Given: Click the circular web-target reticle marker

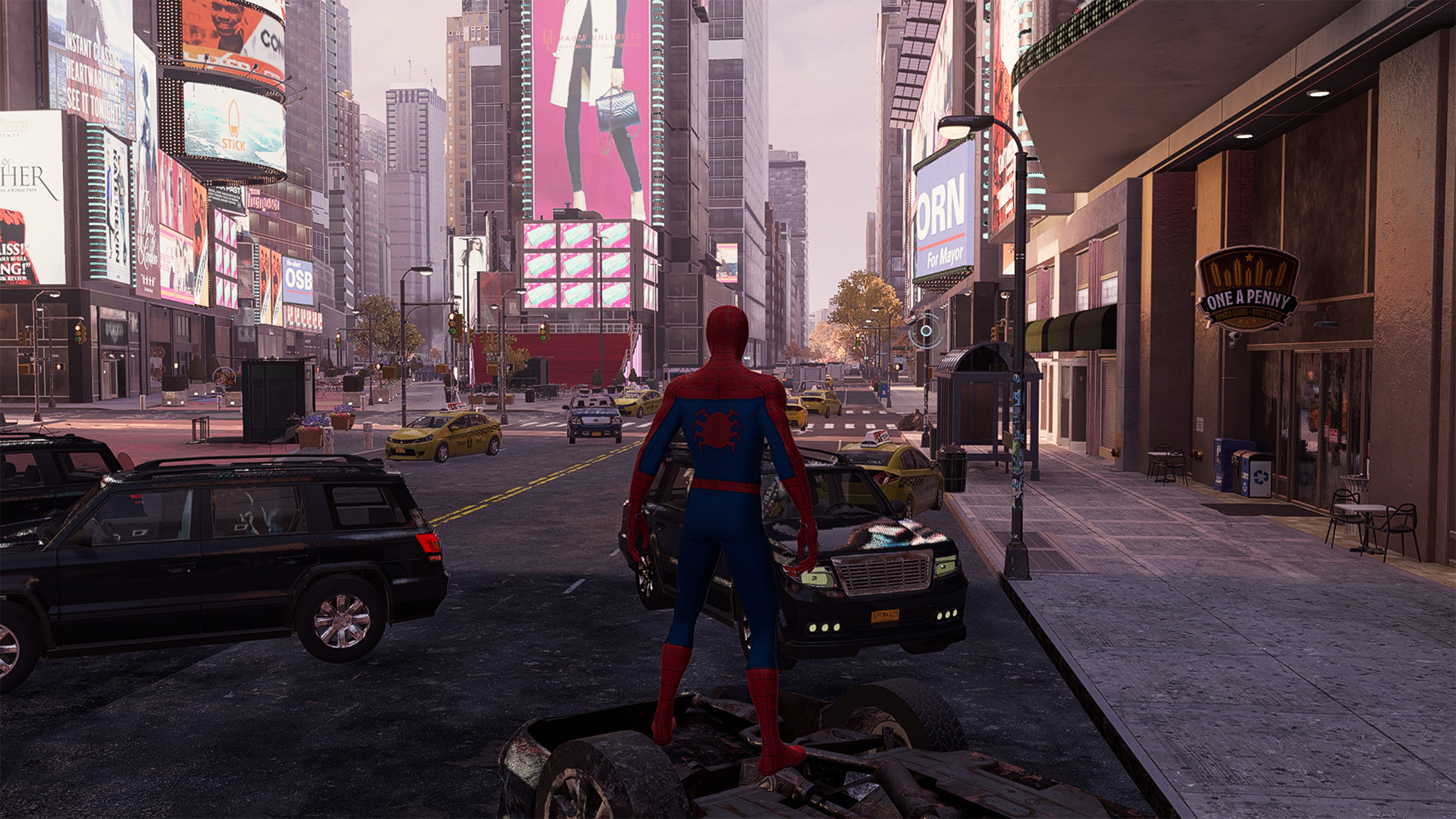Looking at the screenshot, I should pos(926,331).
